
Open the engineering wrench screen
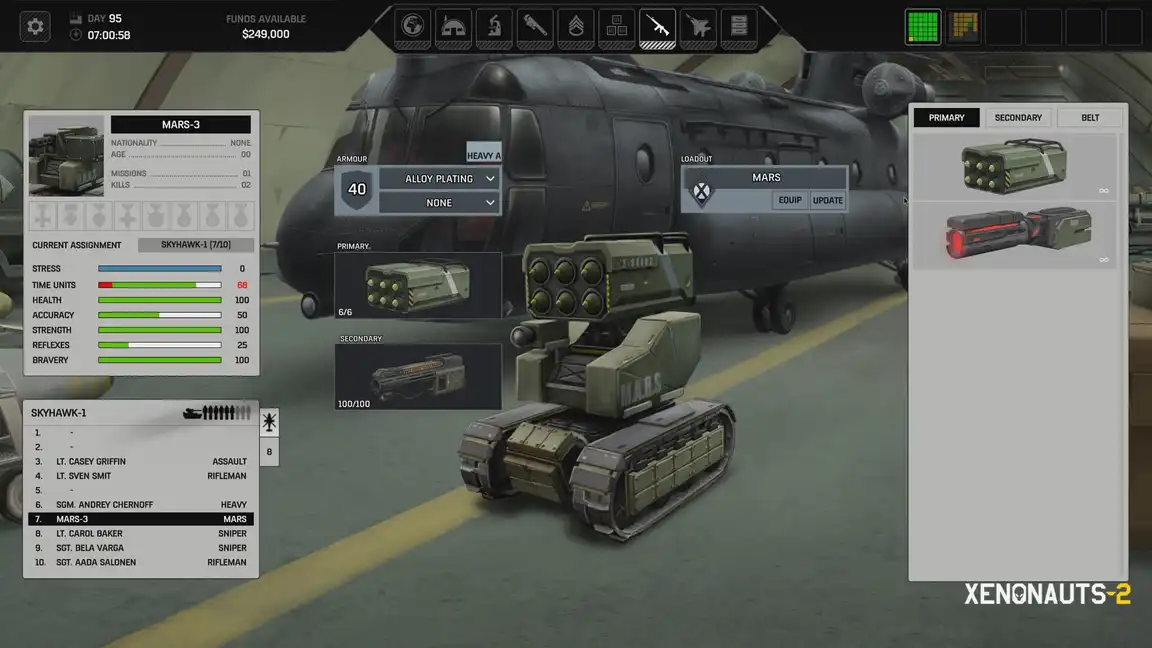[x=535, y=26]
